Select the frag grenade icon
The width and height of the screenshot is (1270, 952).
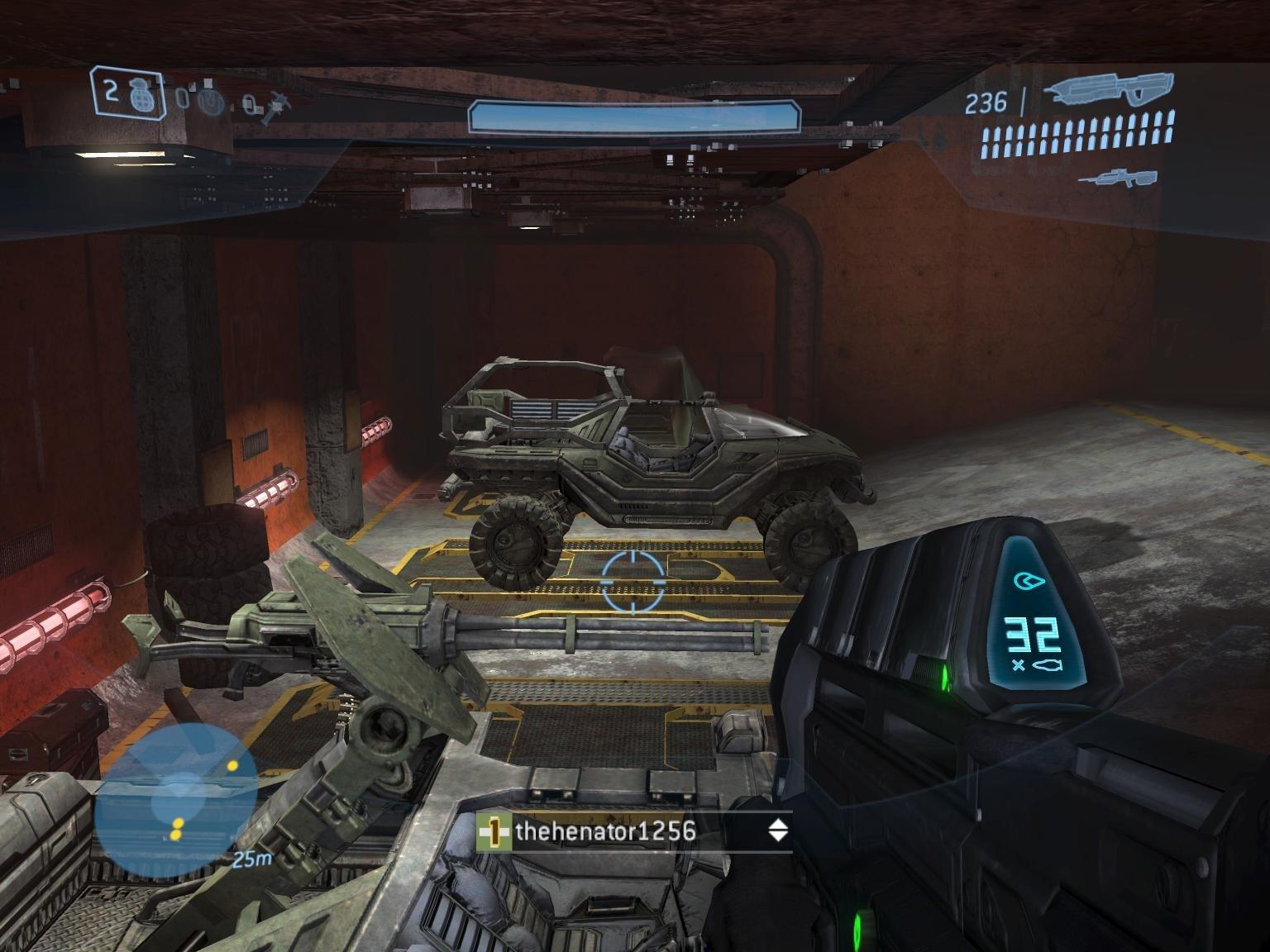(x=137, y=94)
